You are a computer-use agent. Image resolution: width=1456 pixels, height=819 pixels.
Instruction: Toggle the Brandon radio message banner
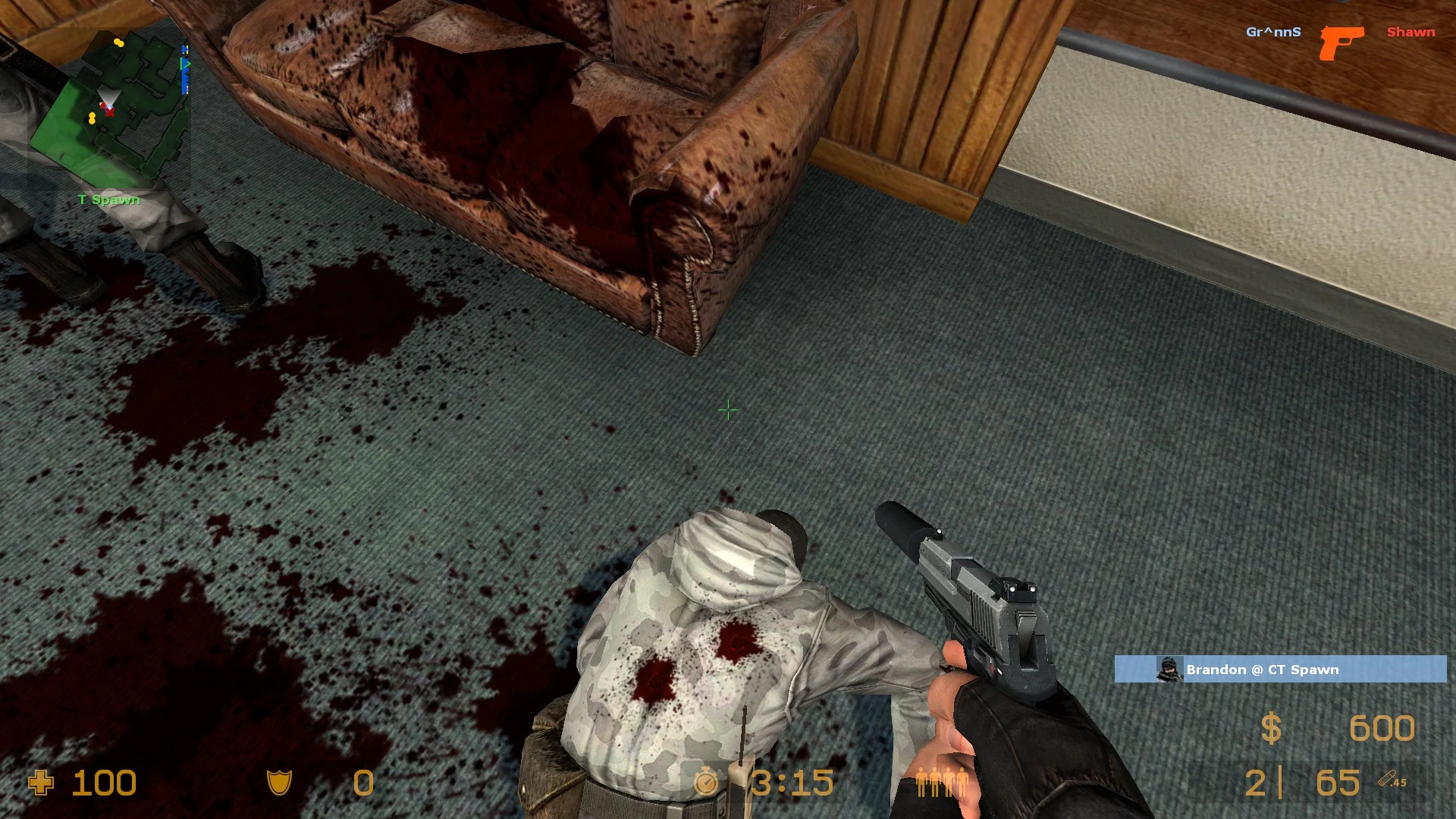[x=1282, y=670]
